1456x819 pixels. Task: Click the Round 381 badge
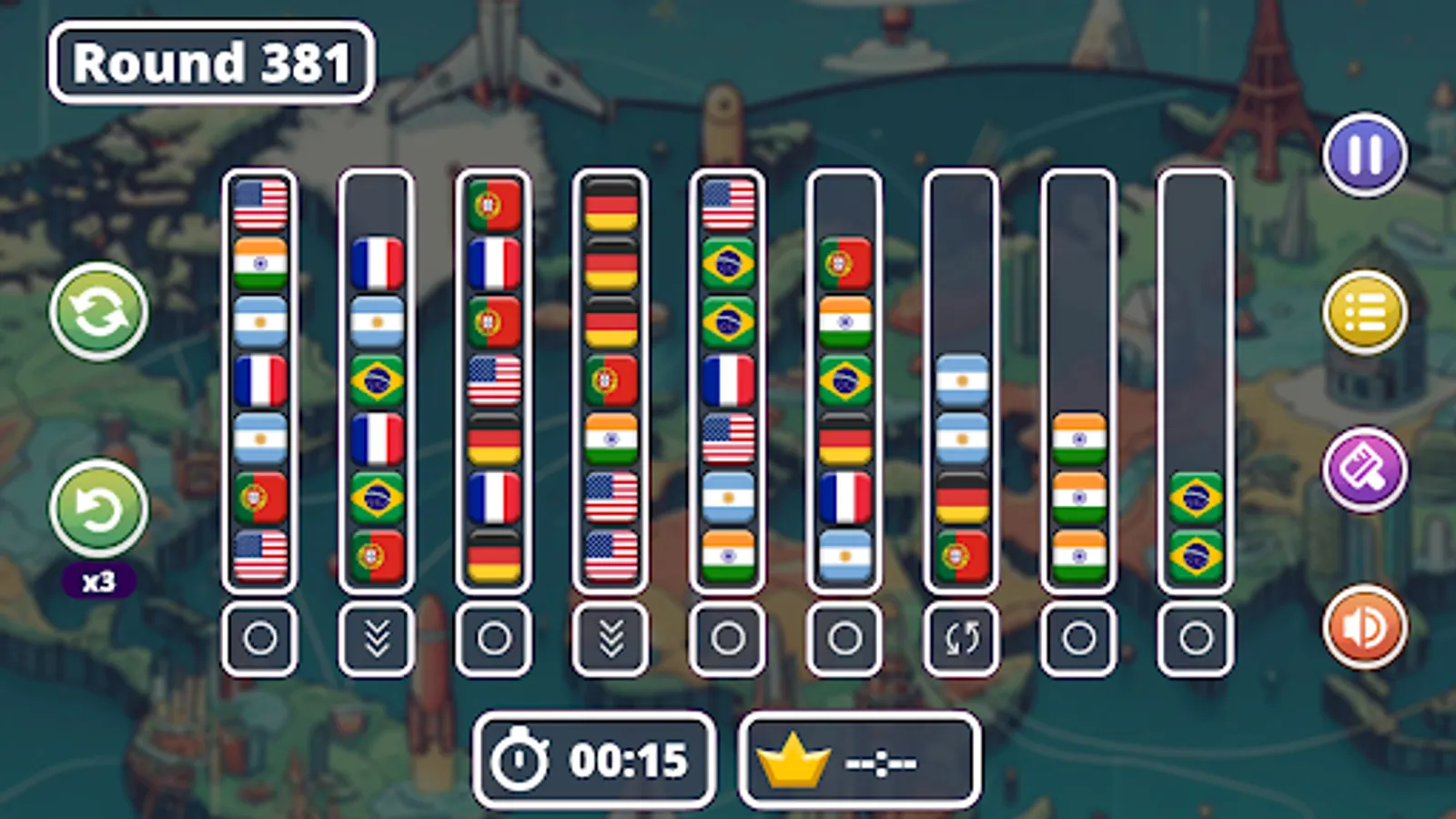pyautogui.click(x=211, y=62)
